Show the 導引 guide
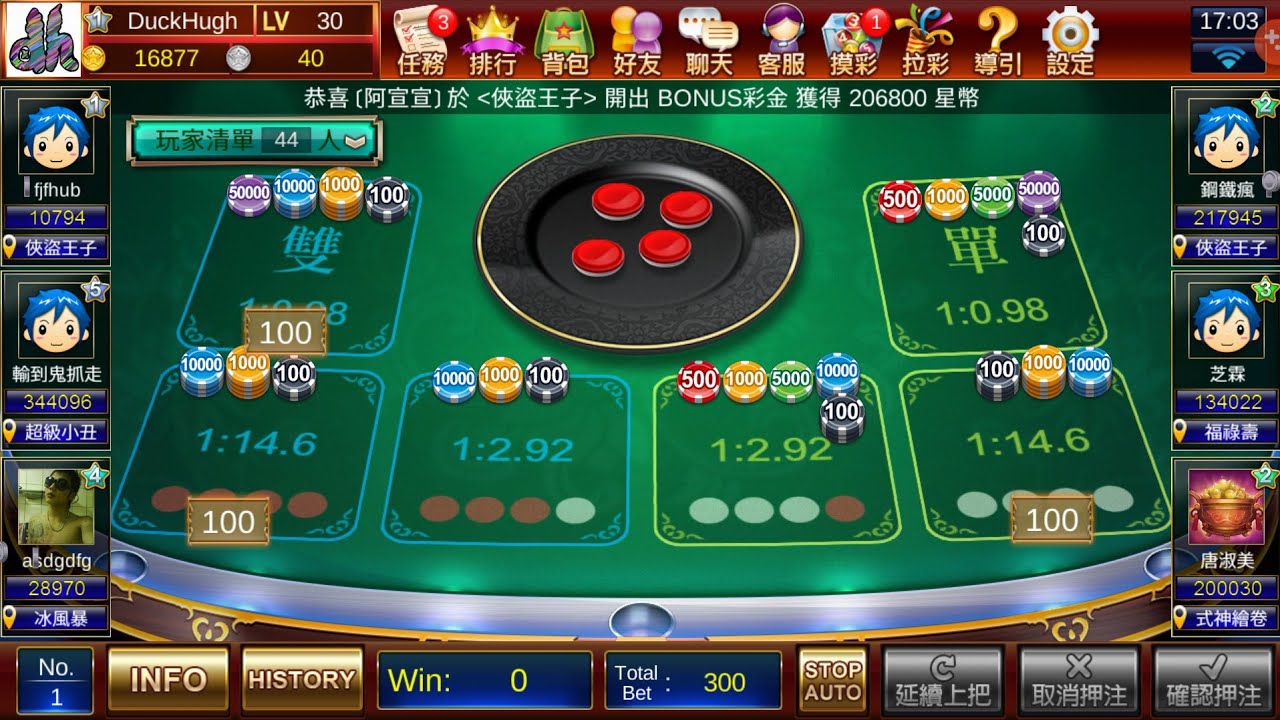Screen dimensions: 1280x720 pos(998,41)
